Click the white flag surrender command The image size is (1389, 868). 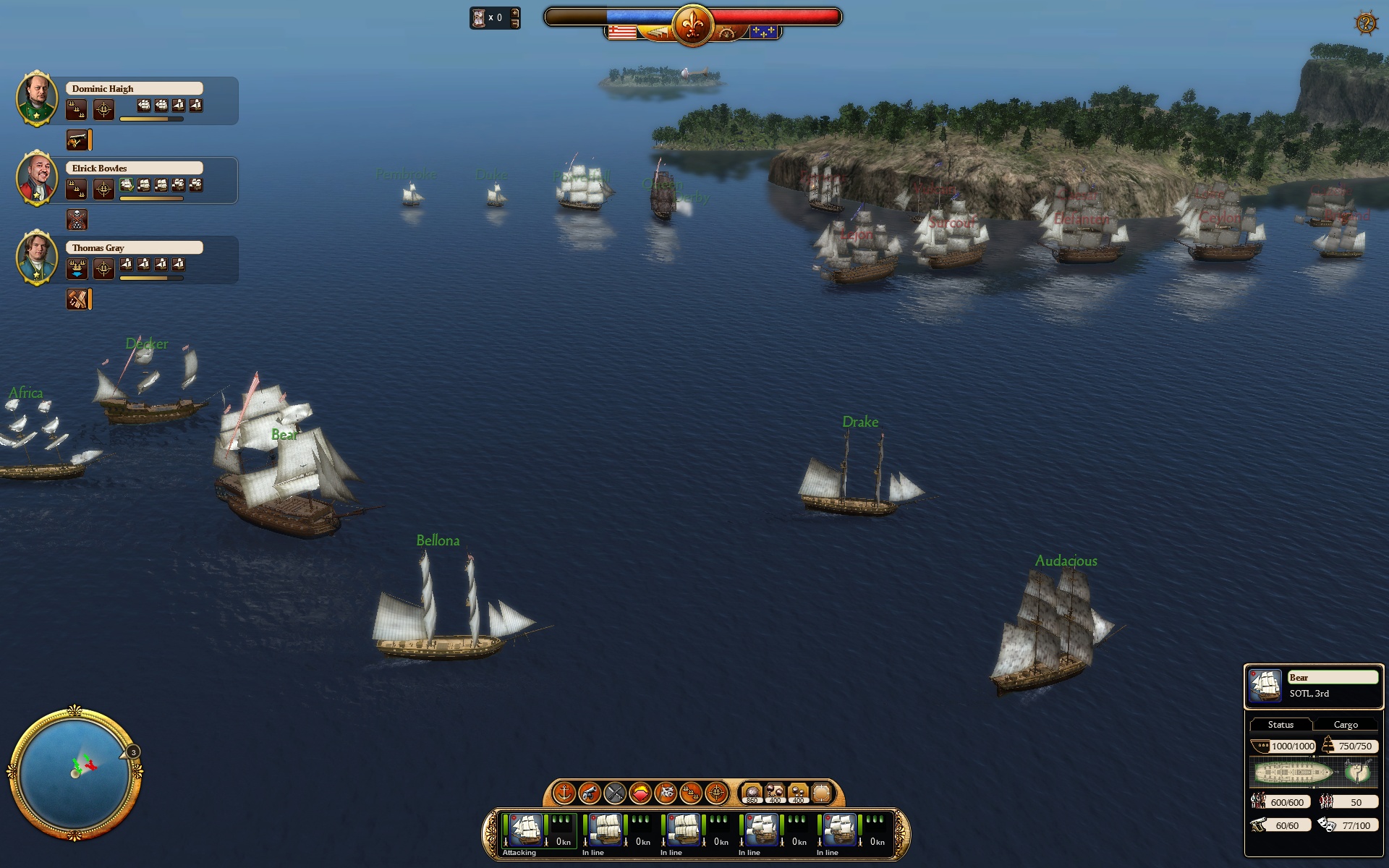point(666,793)
